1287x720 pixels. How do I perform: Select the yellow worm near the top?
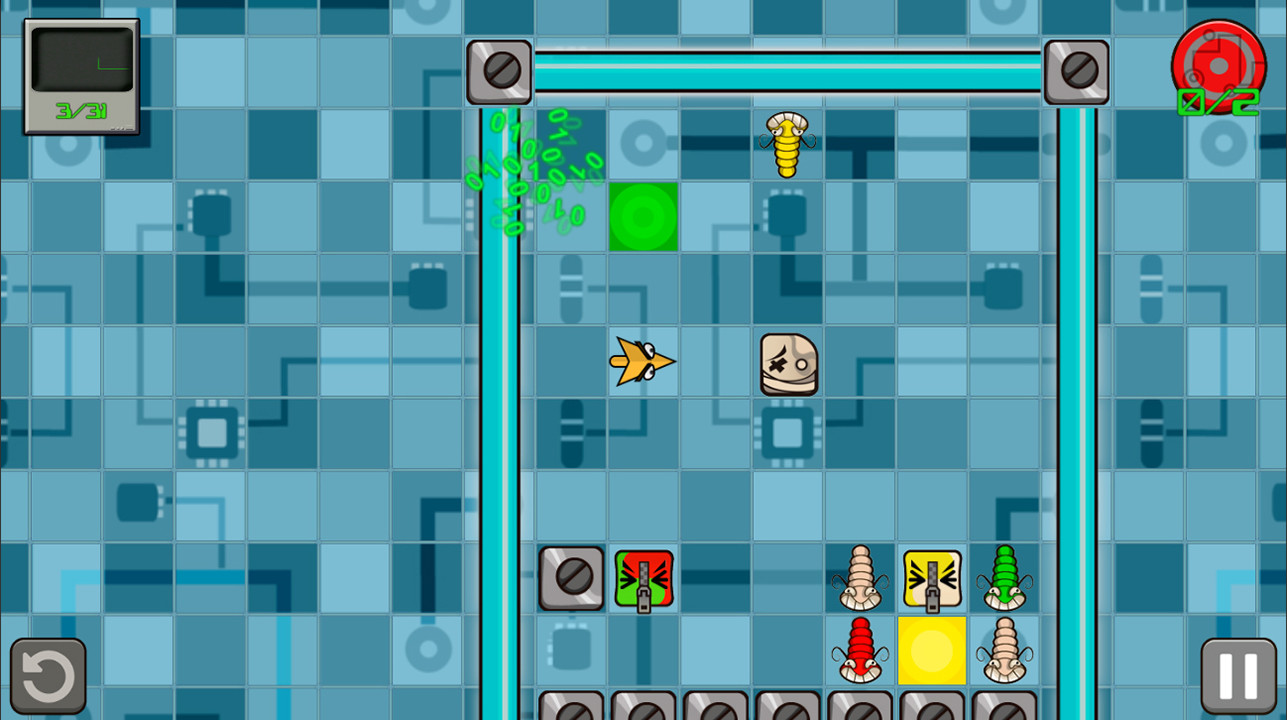tap(786, 145)
